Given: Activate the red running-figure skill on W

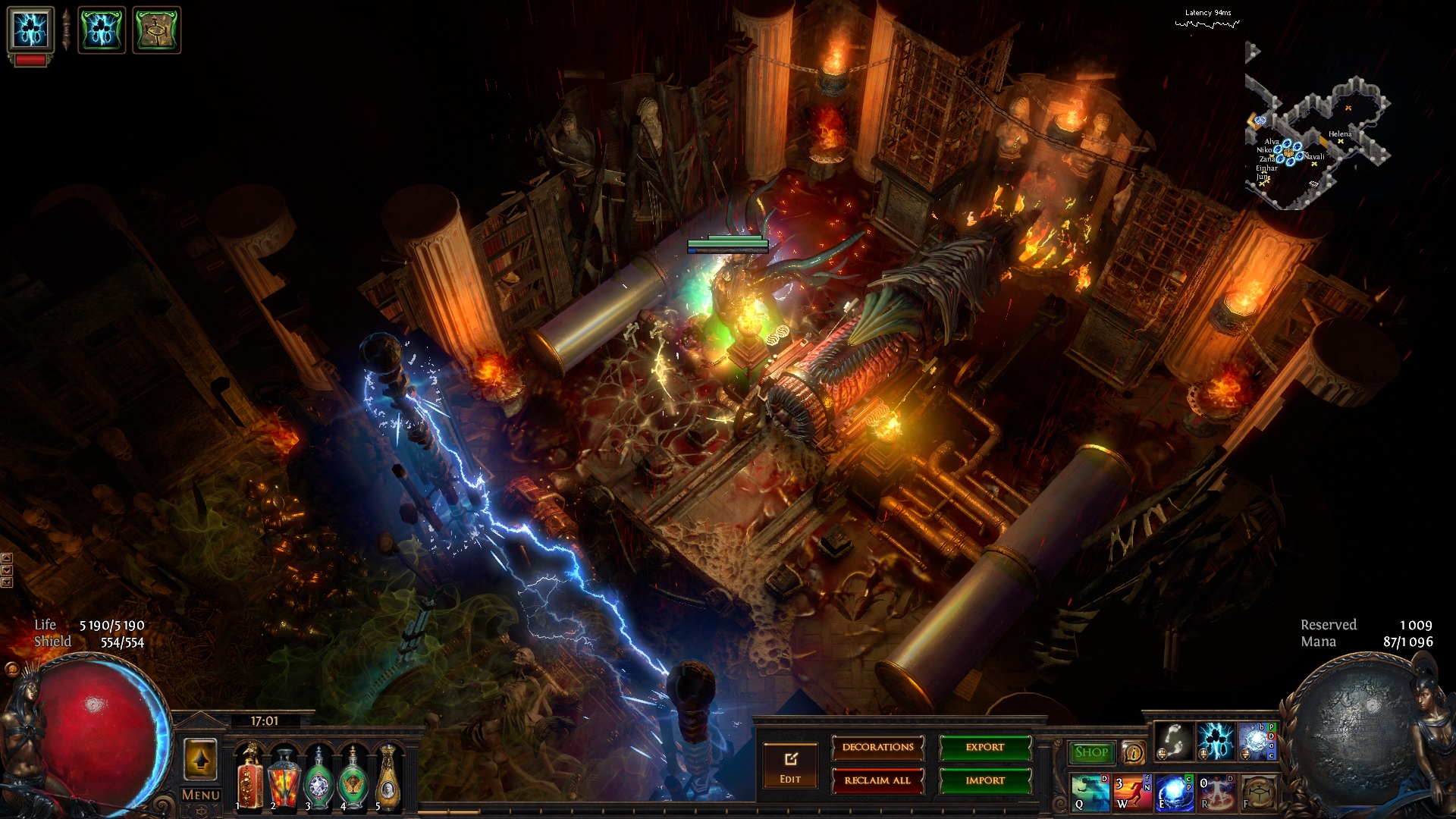Looking at the screenshot, I should (1131, 792).
